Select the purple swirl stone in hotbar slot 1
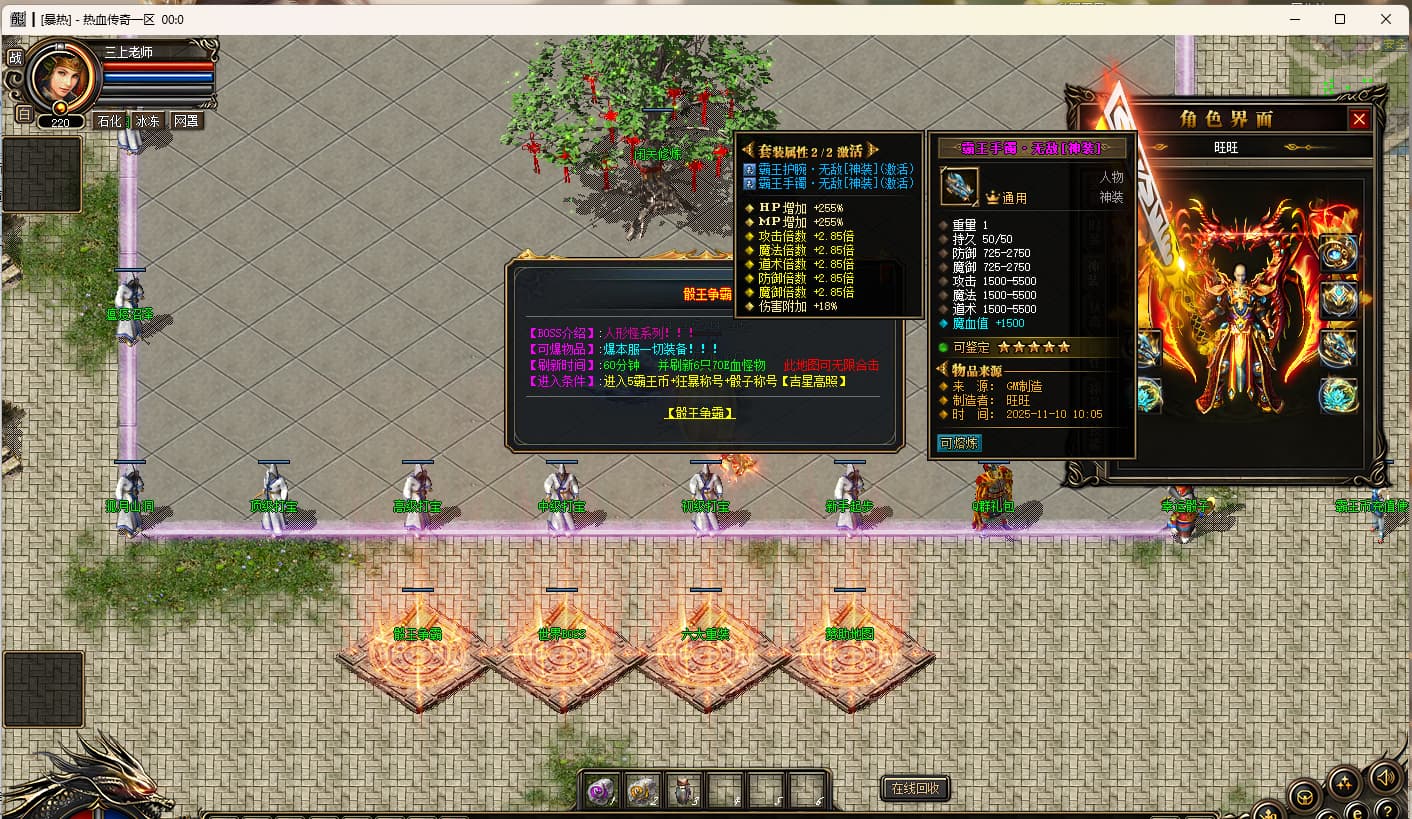Image resolution: width=1412 pixels, height=819 pixels. [x=600, y=791]
